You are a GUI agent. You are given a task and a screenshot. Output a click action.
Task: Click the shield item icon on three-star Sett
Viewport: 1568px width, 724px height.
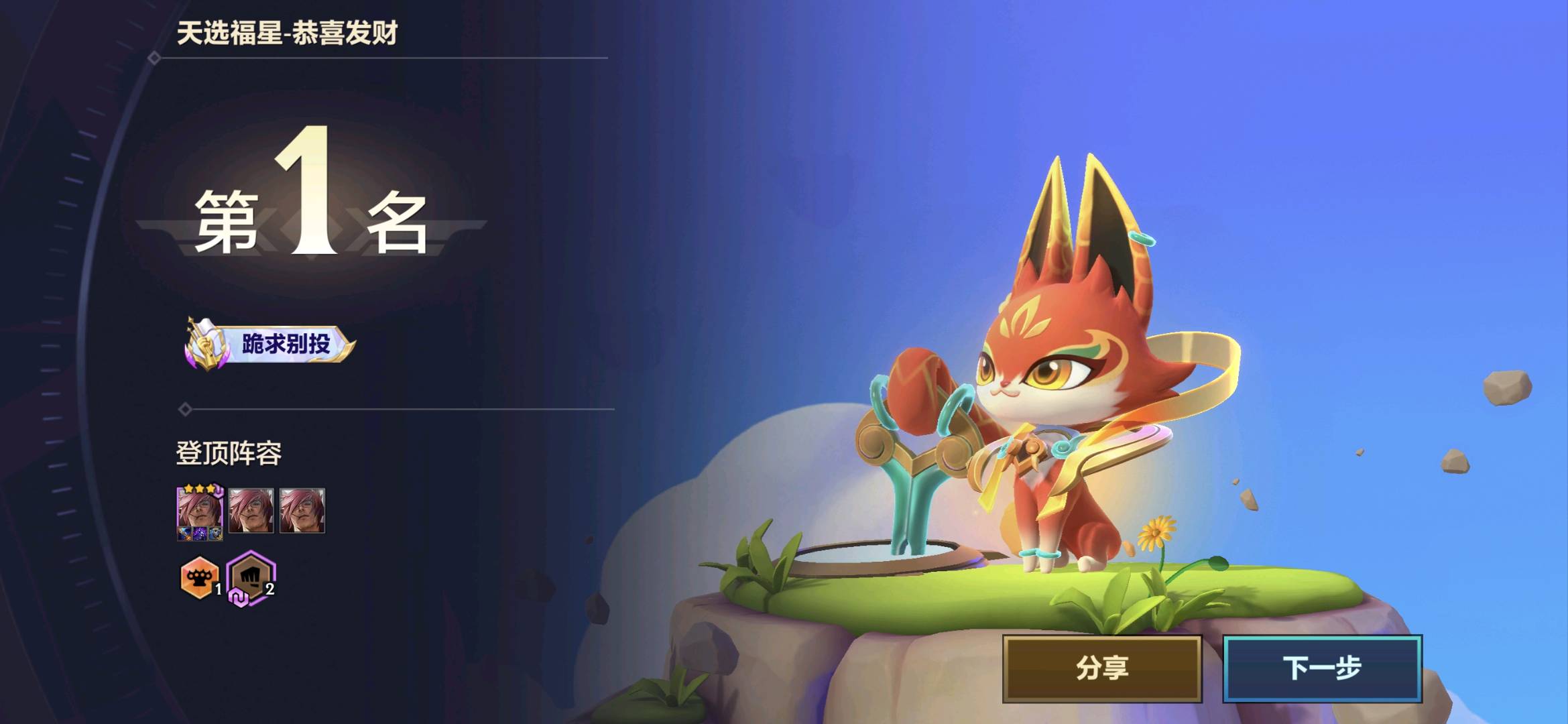click(x=215, y=534)
